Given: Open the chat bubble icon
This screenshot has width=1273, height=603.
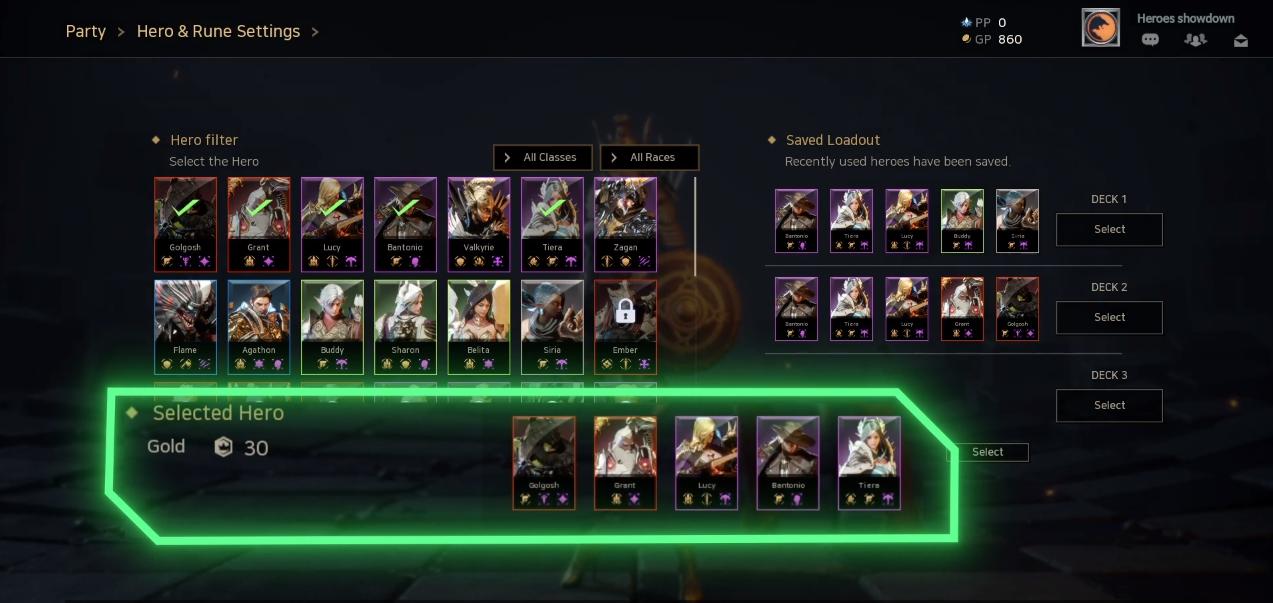Looking at the screenshot, I should [x=1150, y=40].
